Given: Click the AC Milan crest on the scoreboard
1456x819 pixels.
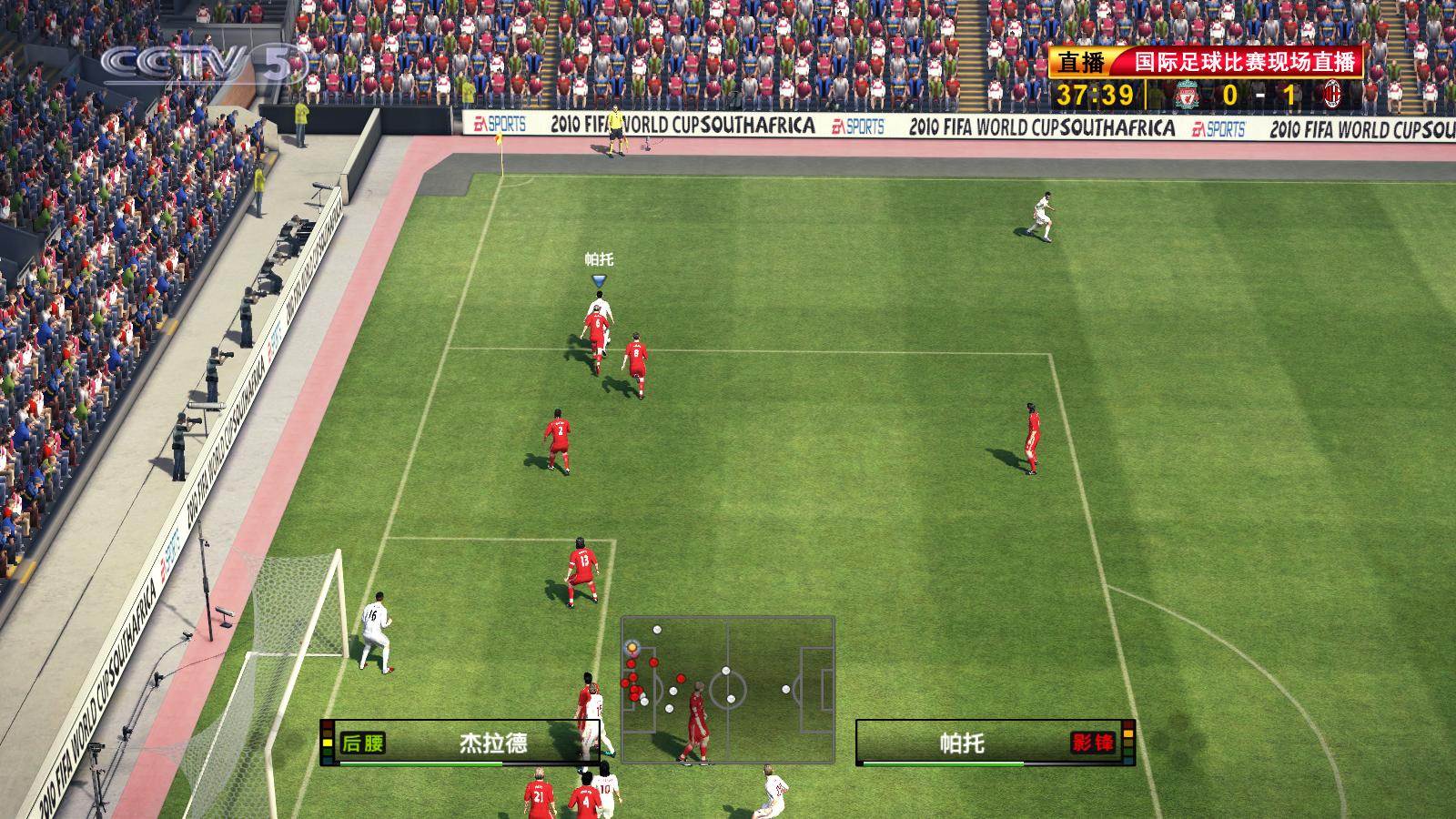Looking at the screenshot, I should click(x=1333, y=94).
